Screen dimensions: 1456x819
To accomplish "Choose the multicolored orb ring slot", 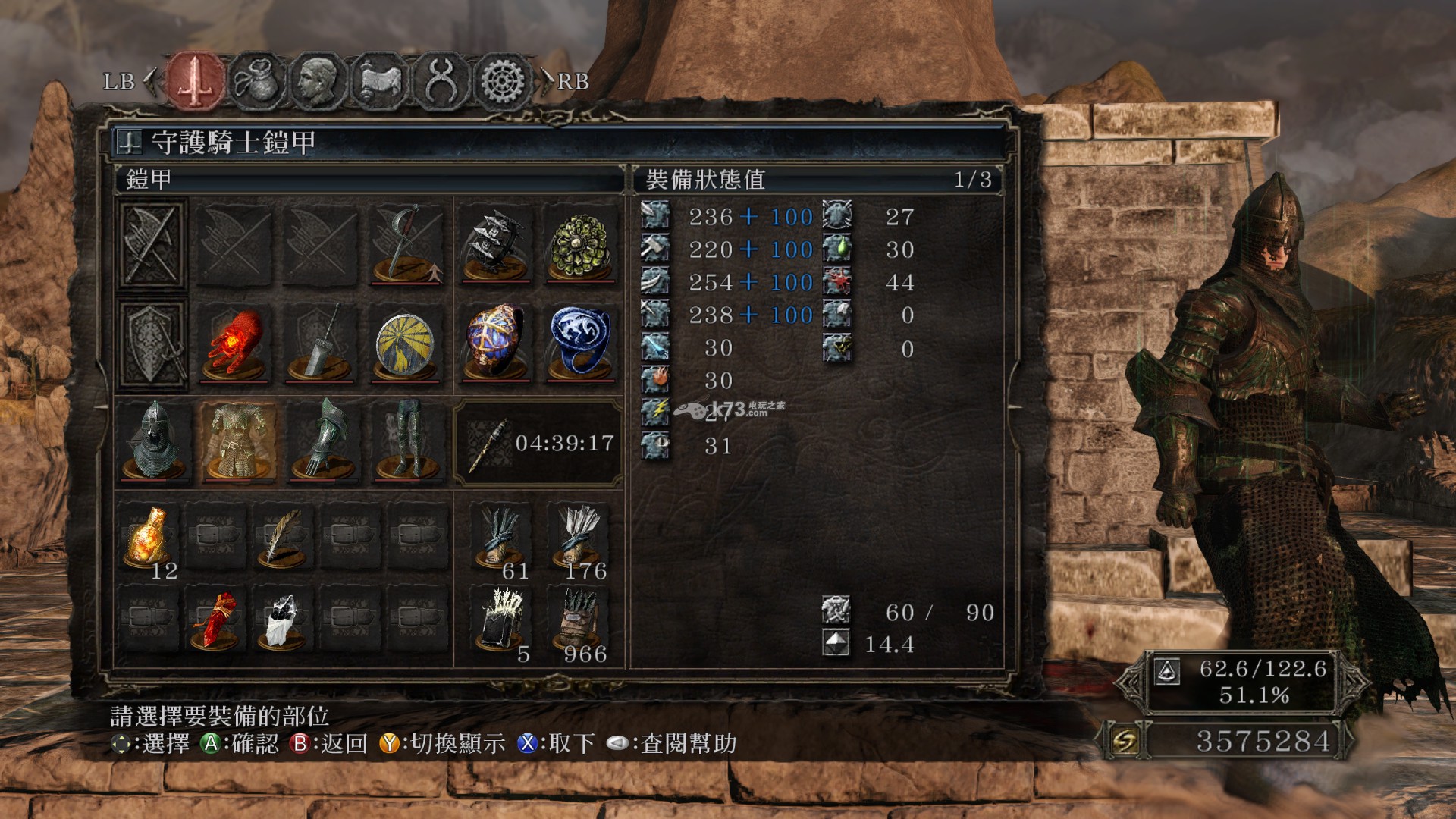I will click(x=495, y=345).
